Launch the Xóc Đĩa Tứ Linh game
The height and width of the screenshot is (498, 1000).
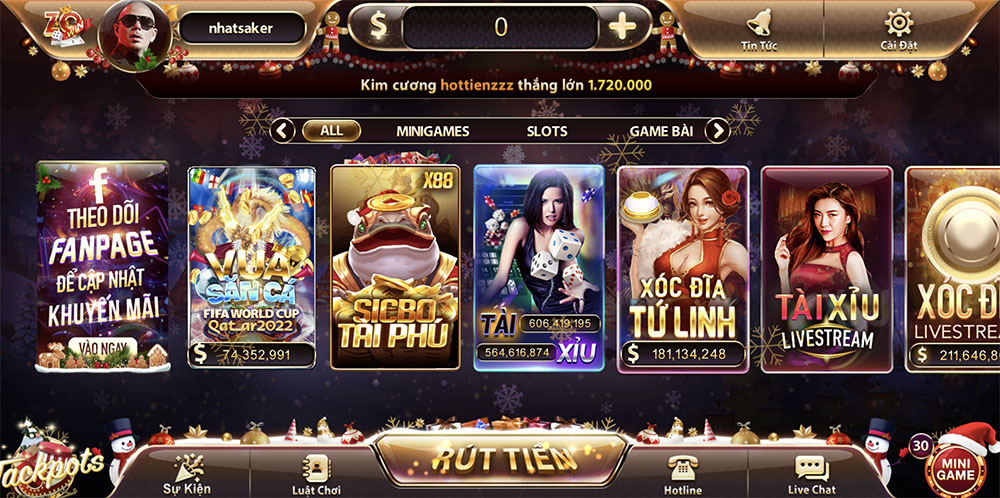(683, 267)
